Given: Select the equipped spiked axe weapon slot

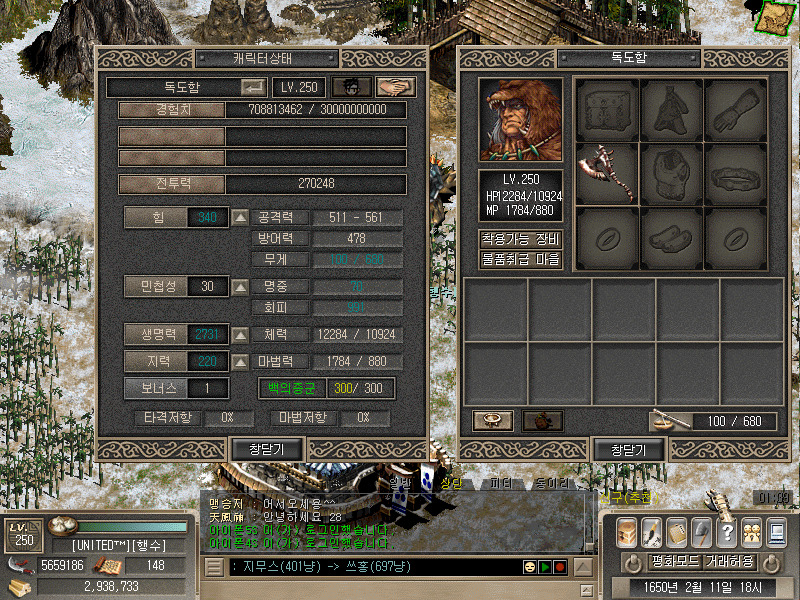Looking at the screenshot, I should (x=607, y=174).
